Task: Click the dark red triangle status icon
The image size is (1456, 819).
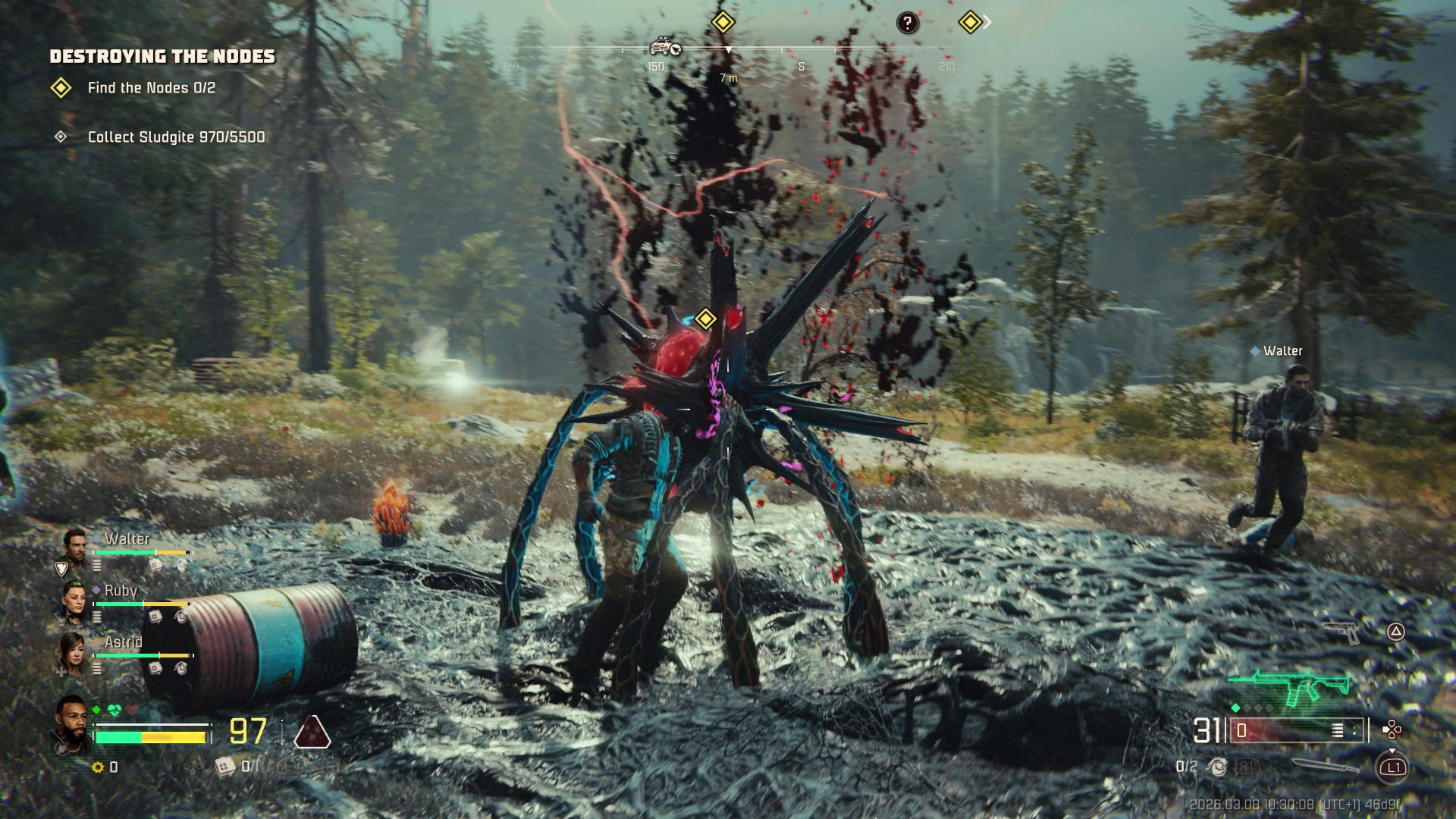Action: [x=312, y=732]
